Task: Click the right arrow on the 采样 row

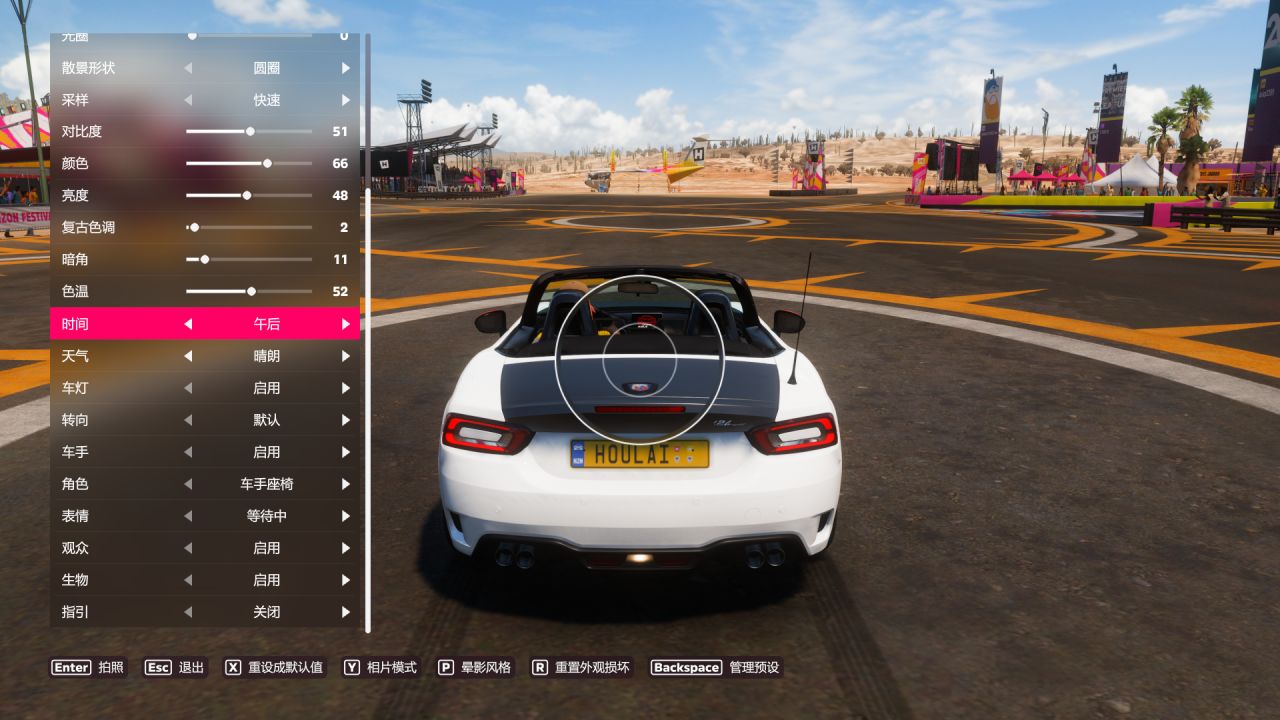Action: [346, 100]
